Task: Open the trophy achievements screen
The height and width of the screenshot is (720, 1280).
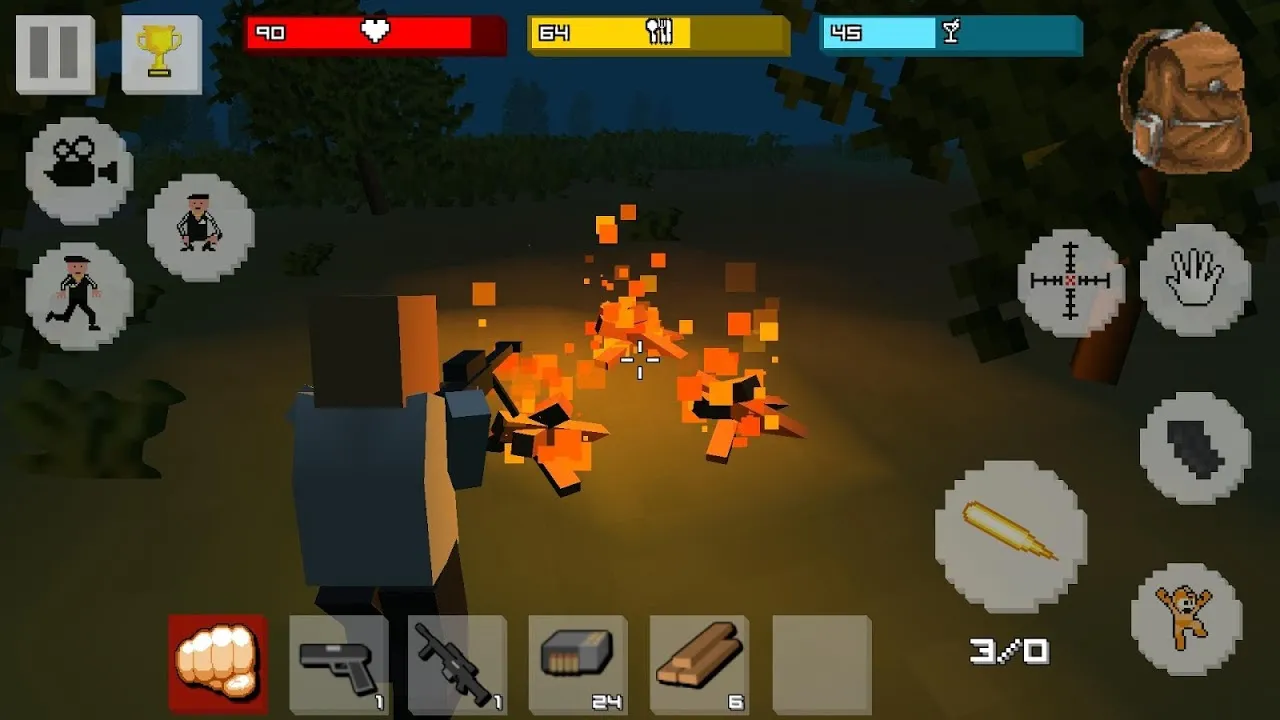Action: (x=161, y=54)
